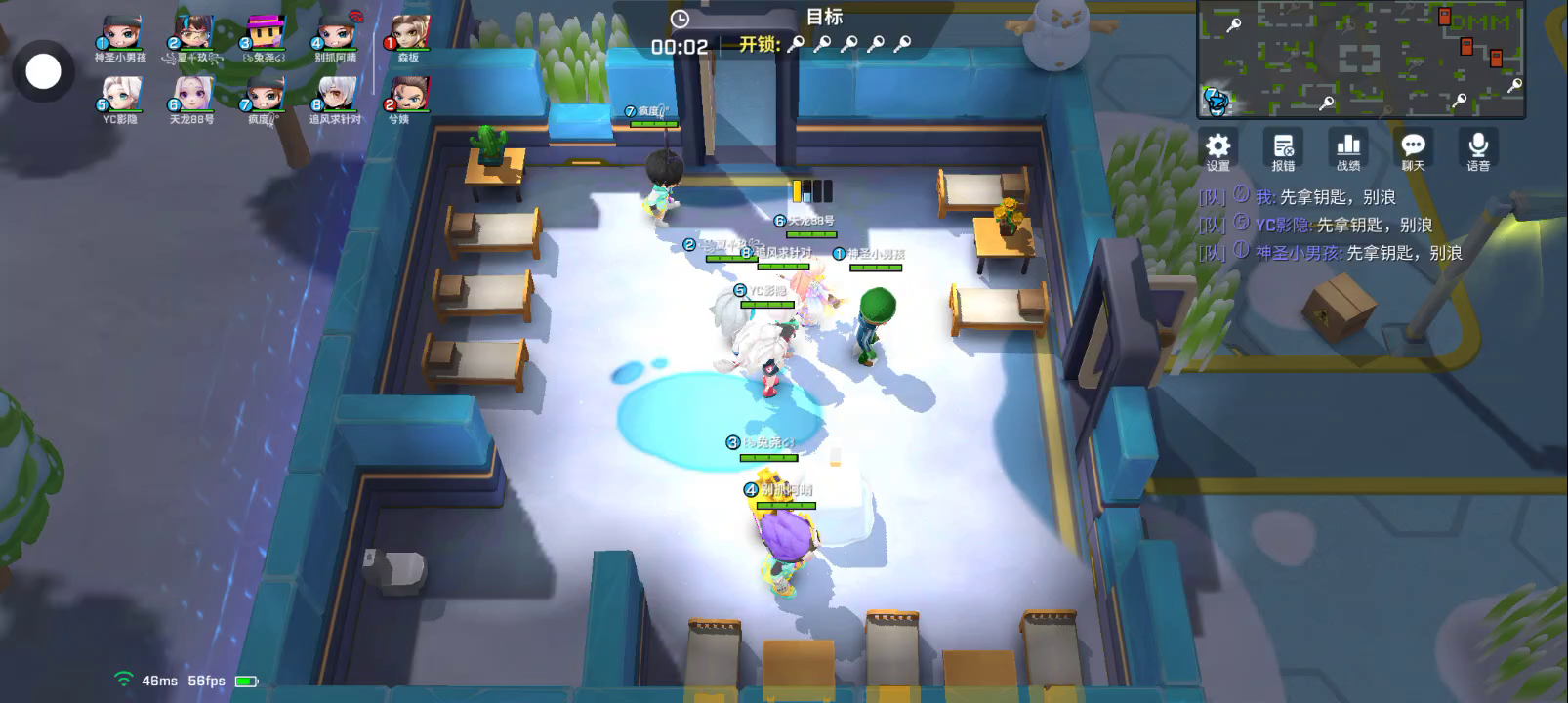Screen dimensions: 1568x703
Task: Select teammate YC影隐 portrait
Action: click(121, 96)
